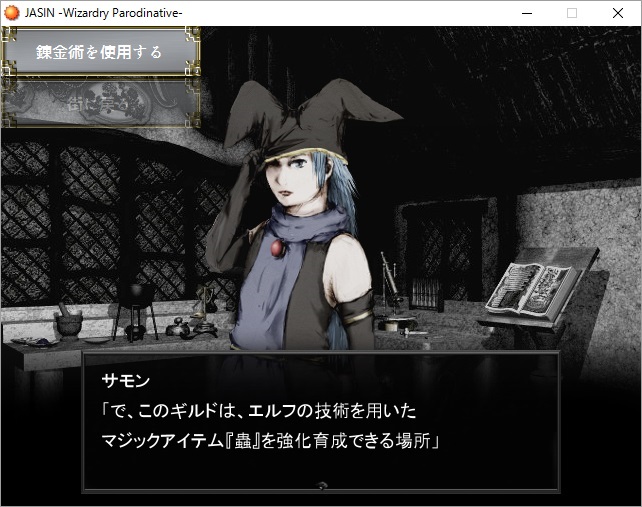Close the JASIN game window
The width and height of the screenshot is (642, 507).
pyautogui.click(x=617, y=13)
